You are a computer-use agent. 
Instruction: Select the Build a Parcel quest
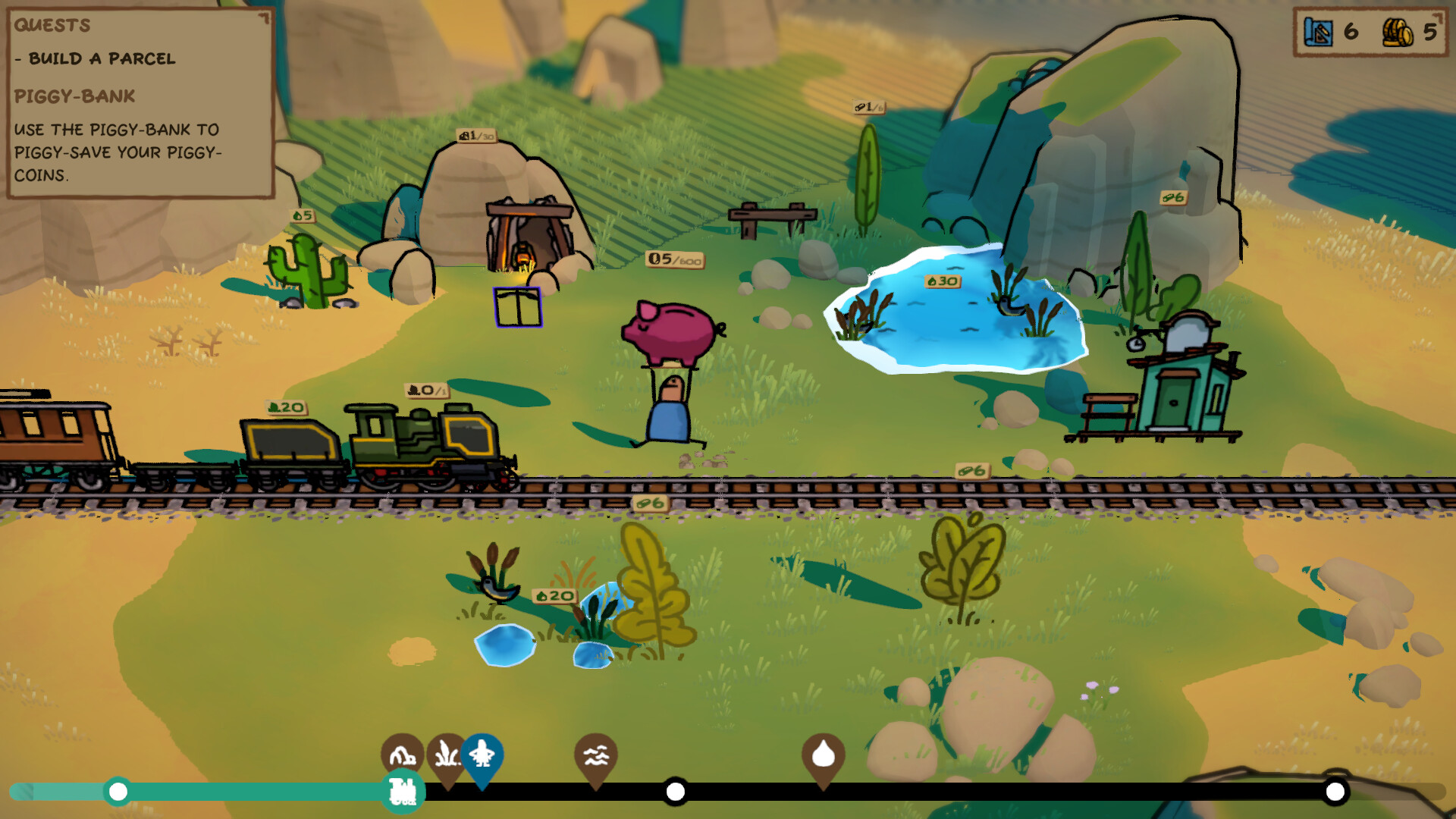point(102,58)
